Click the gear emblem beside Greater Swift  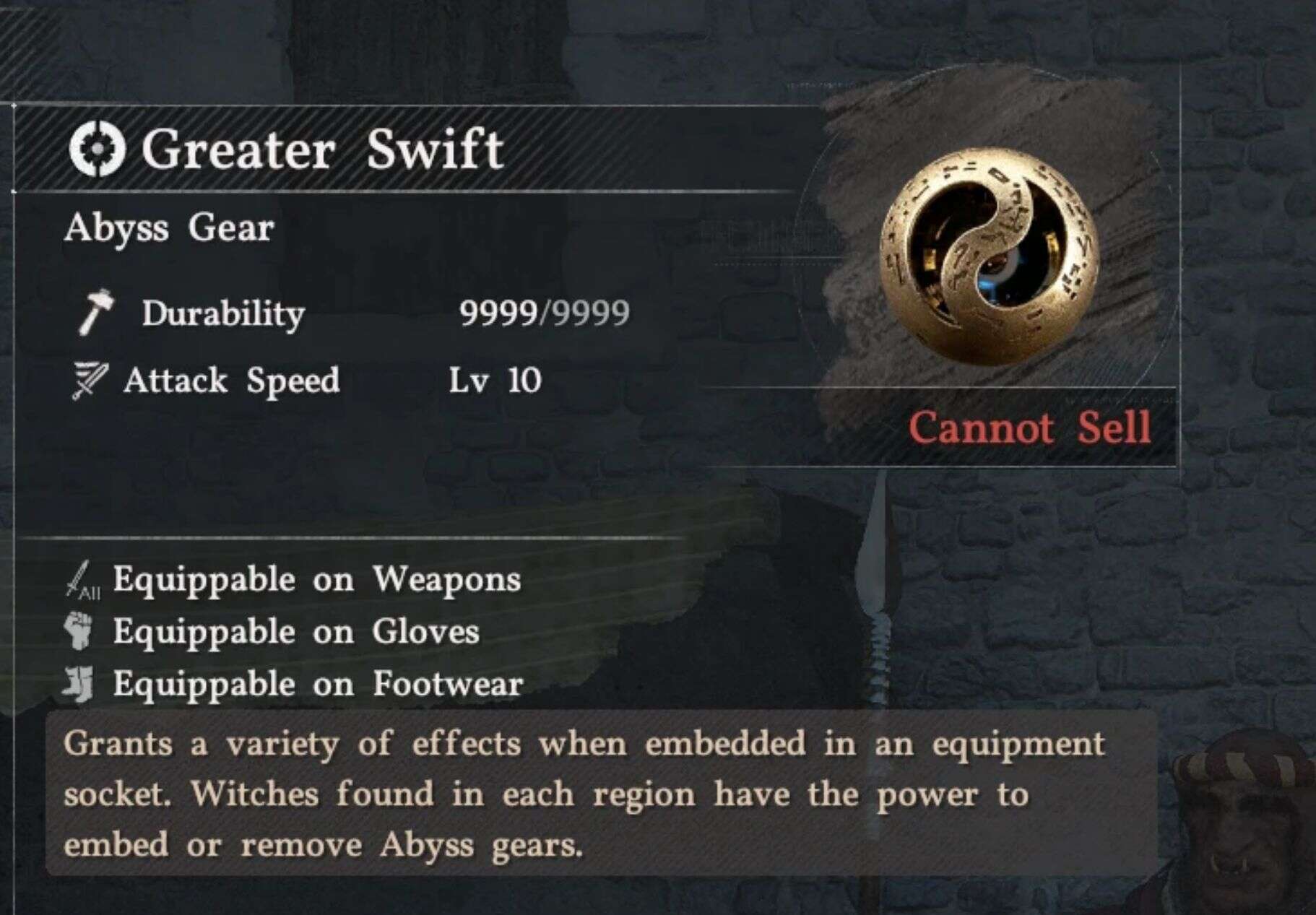[98, 149]
